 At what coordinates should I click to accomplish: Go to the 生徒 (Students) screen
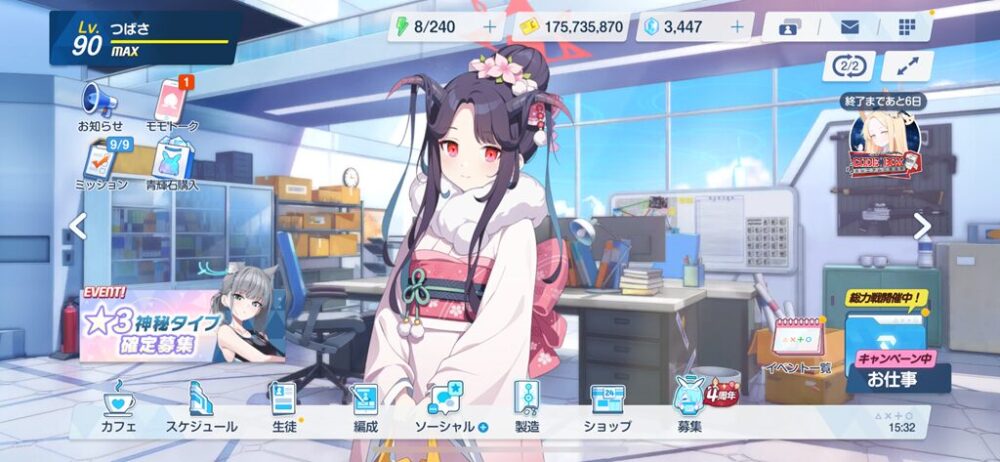283,408
